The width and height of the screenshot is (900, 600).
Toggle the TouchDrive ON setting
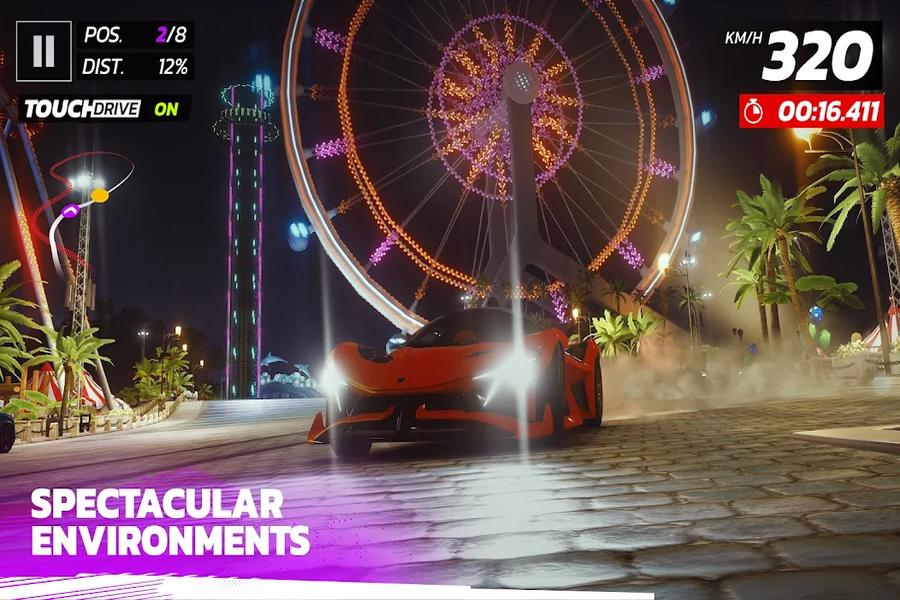[103, 109]
